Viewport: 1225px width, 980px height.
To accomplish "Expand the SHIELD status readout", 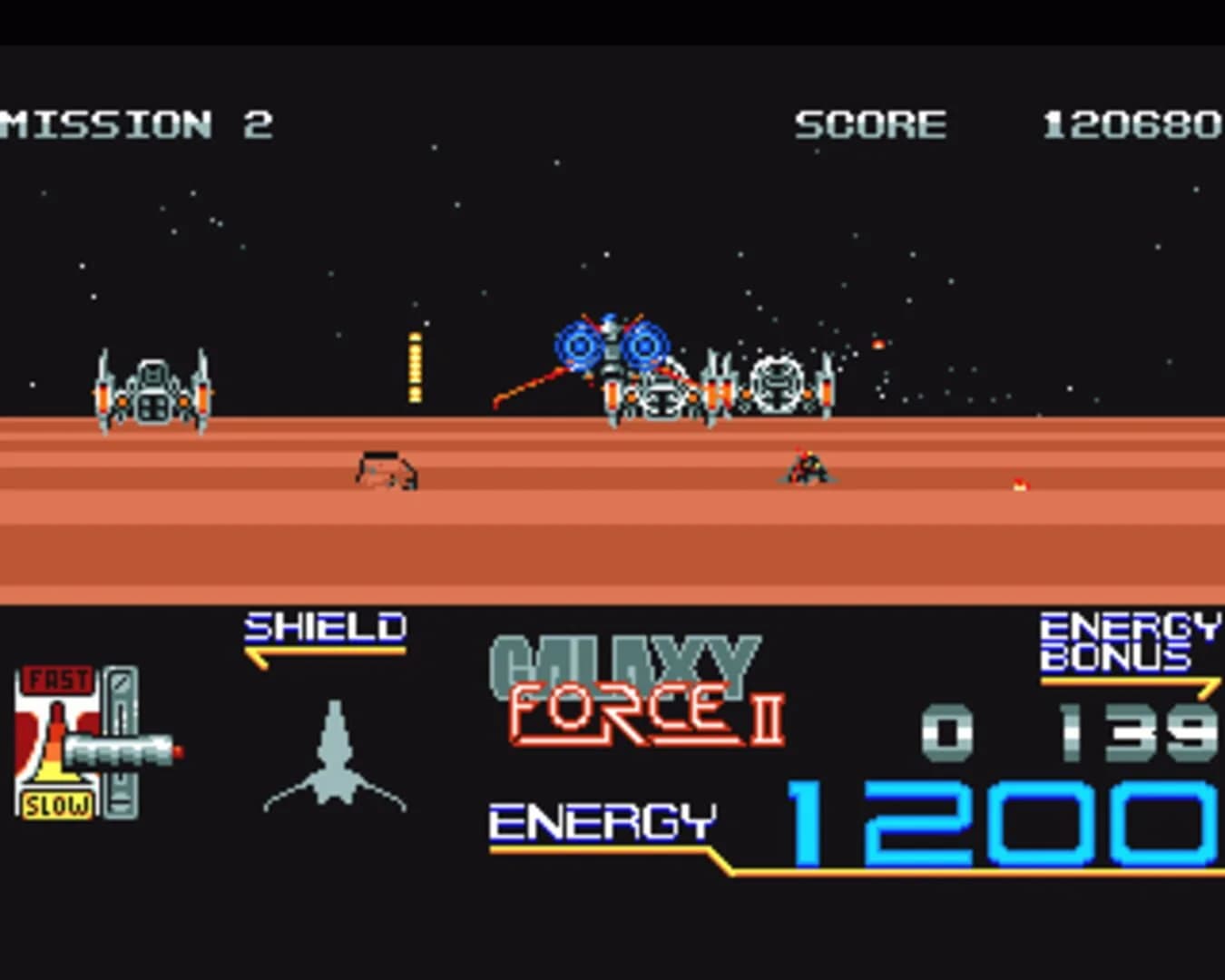I will [x=325, y=626].
